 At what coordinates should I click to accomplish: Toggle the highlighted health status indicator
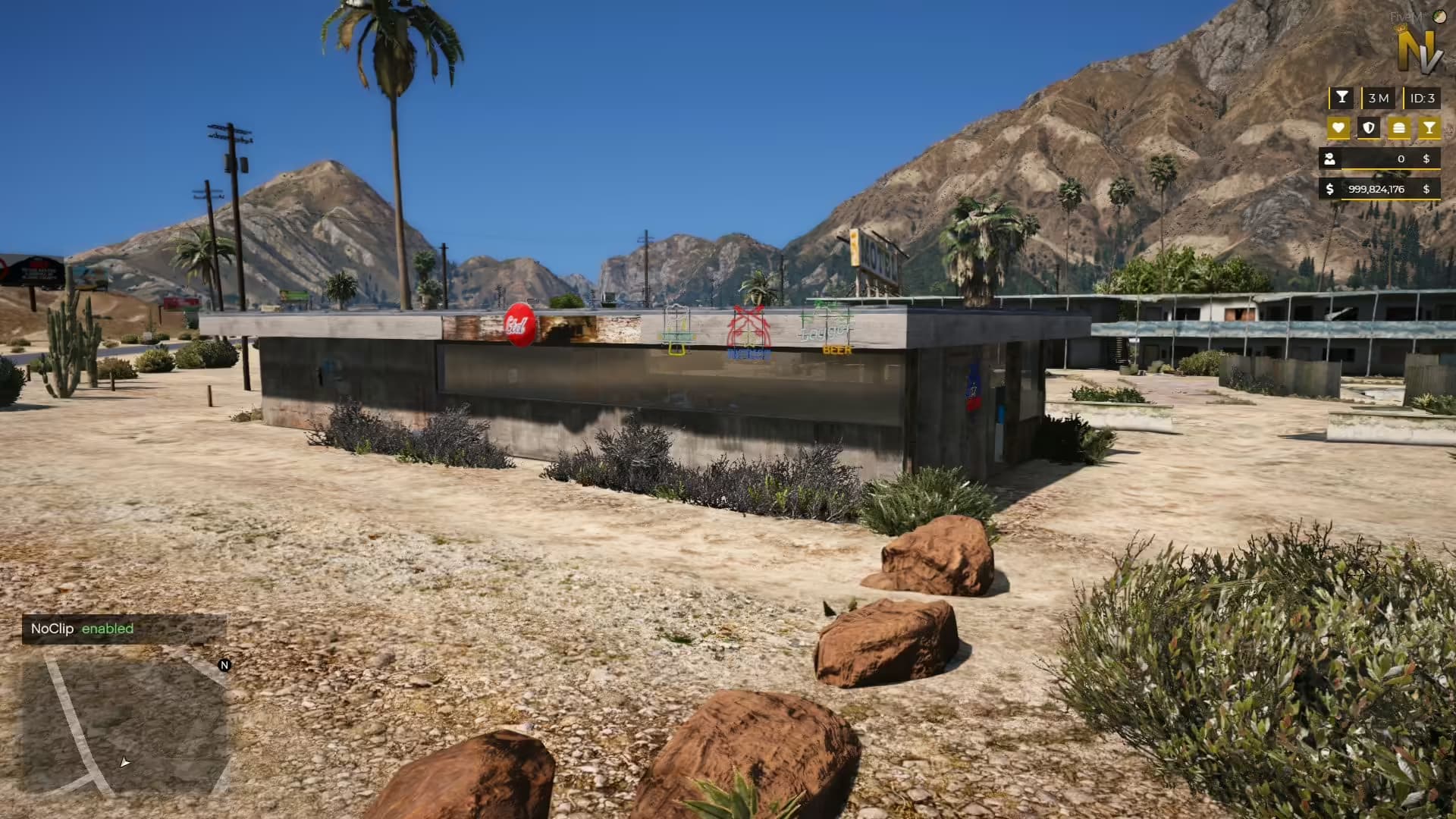coord(1338,127)
